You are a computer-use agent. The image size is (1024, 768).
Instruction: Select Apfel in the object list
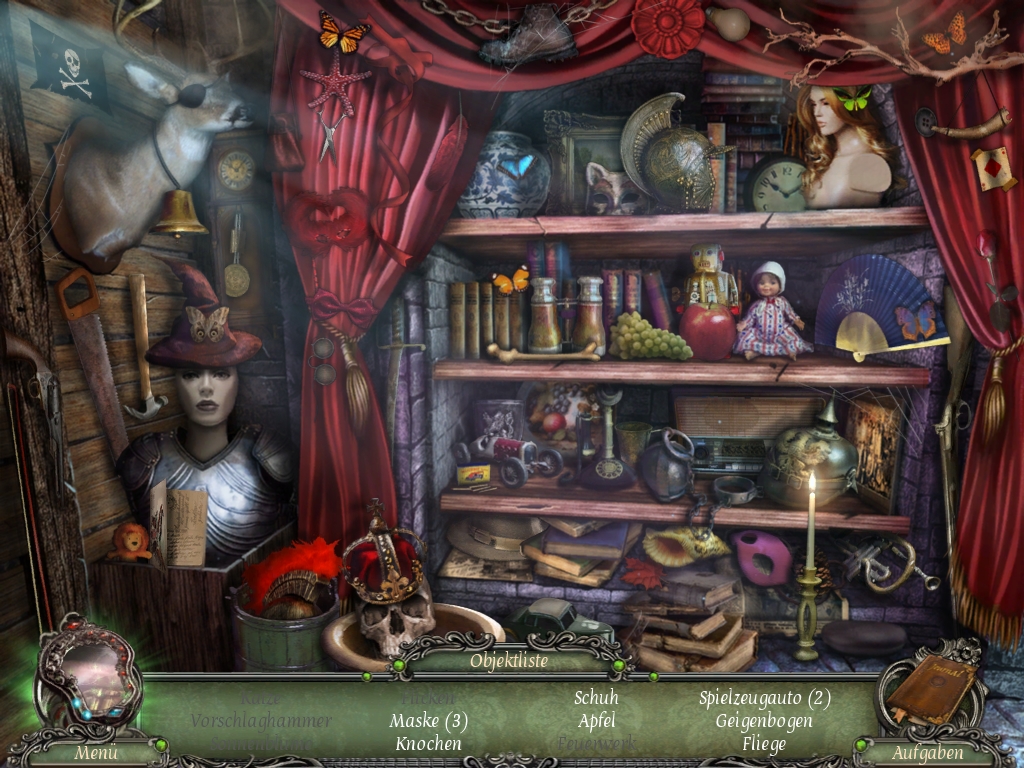pyautogui.click(x=596, y=721)
